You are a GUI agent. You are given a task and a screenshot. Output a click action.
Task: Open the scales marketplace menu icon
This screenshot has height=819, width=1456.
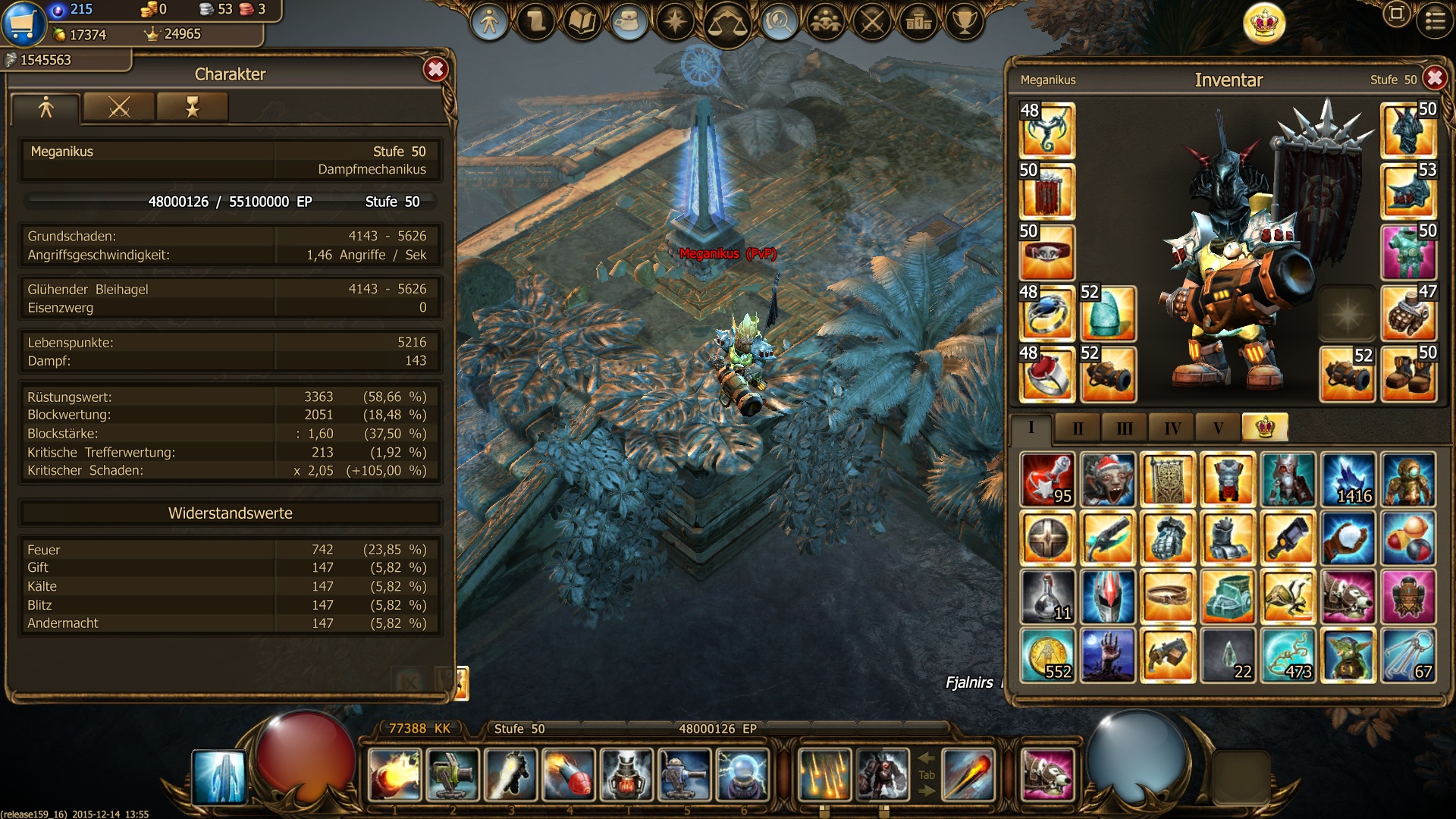(x=726, y=23)
